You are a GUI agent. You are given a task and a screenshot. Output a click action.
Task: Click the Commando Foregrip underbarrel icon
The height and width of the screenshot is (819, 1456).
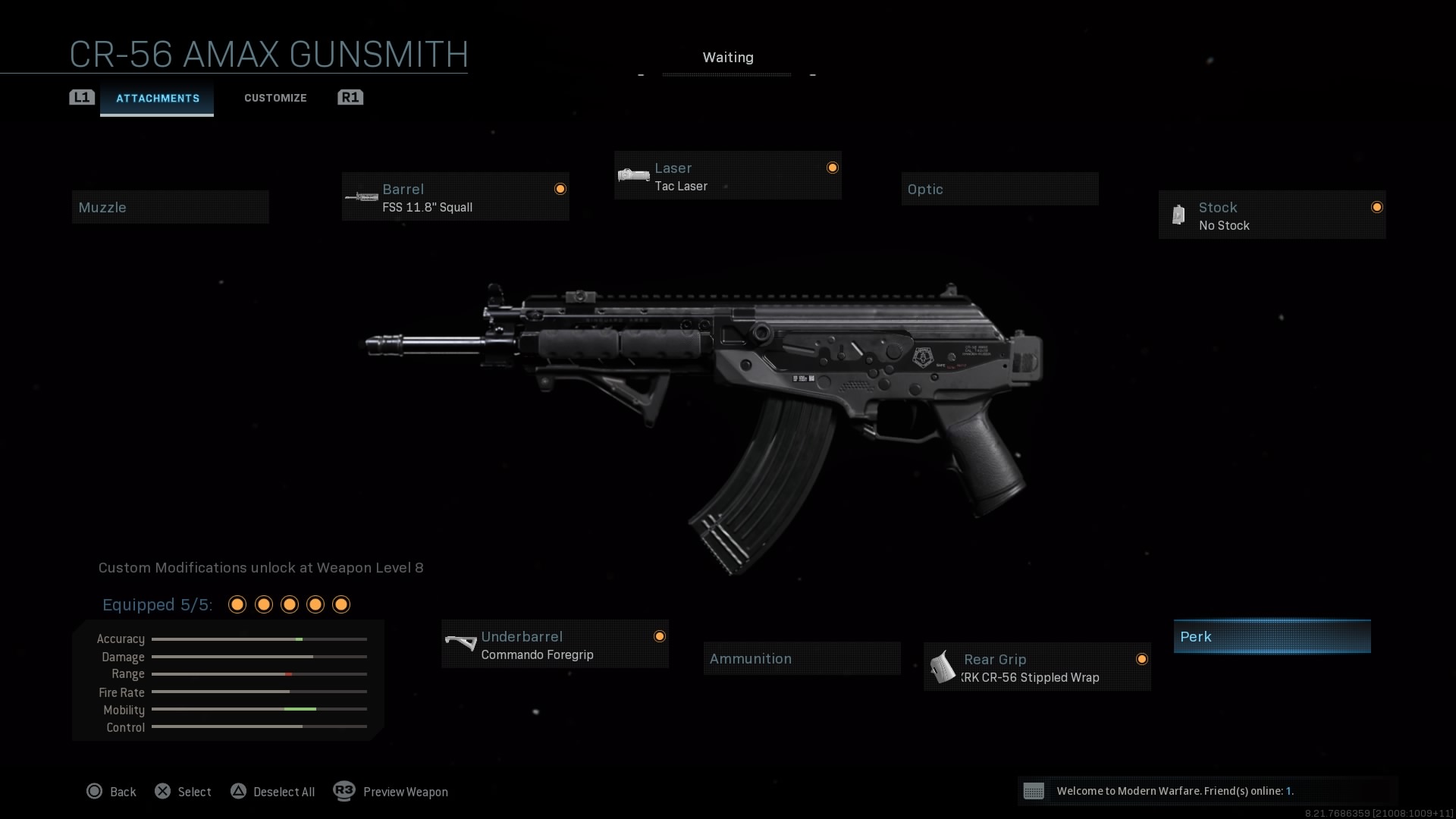[x=460, y=644]
